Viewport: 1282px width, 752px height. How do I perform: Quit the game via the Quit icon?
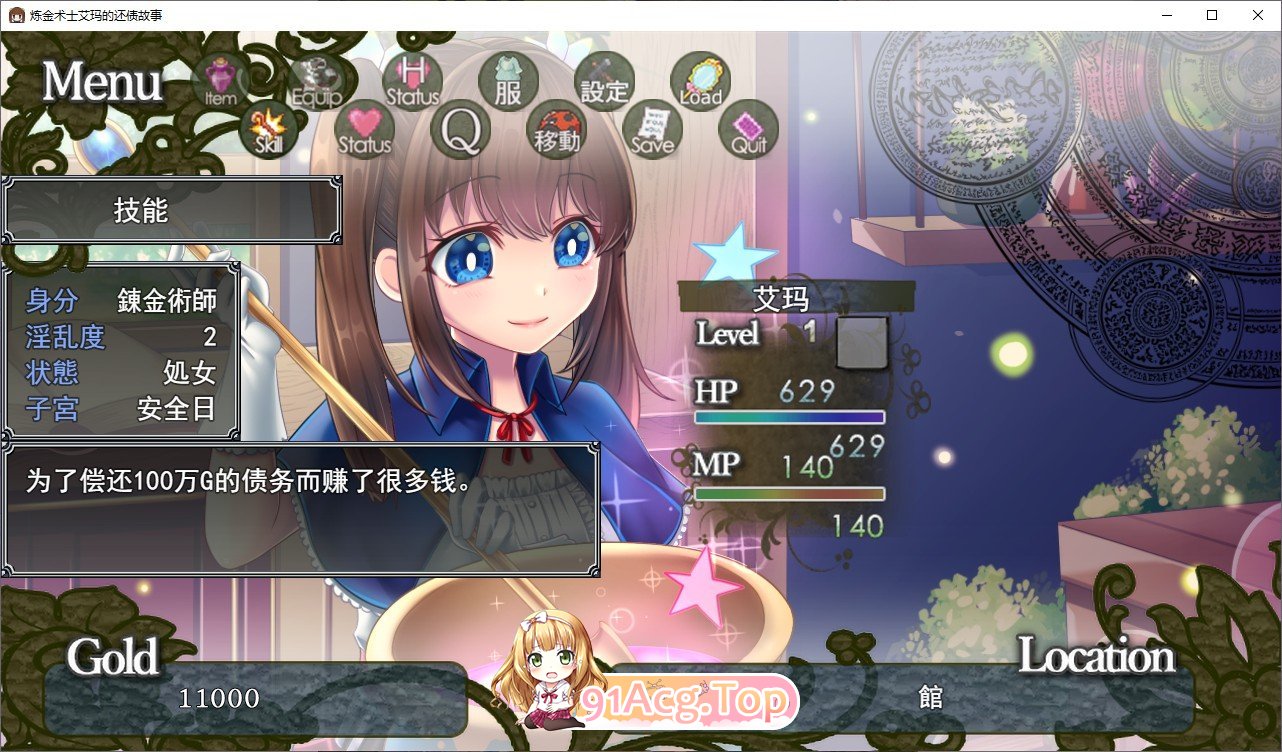[x=748, y=130]
